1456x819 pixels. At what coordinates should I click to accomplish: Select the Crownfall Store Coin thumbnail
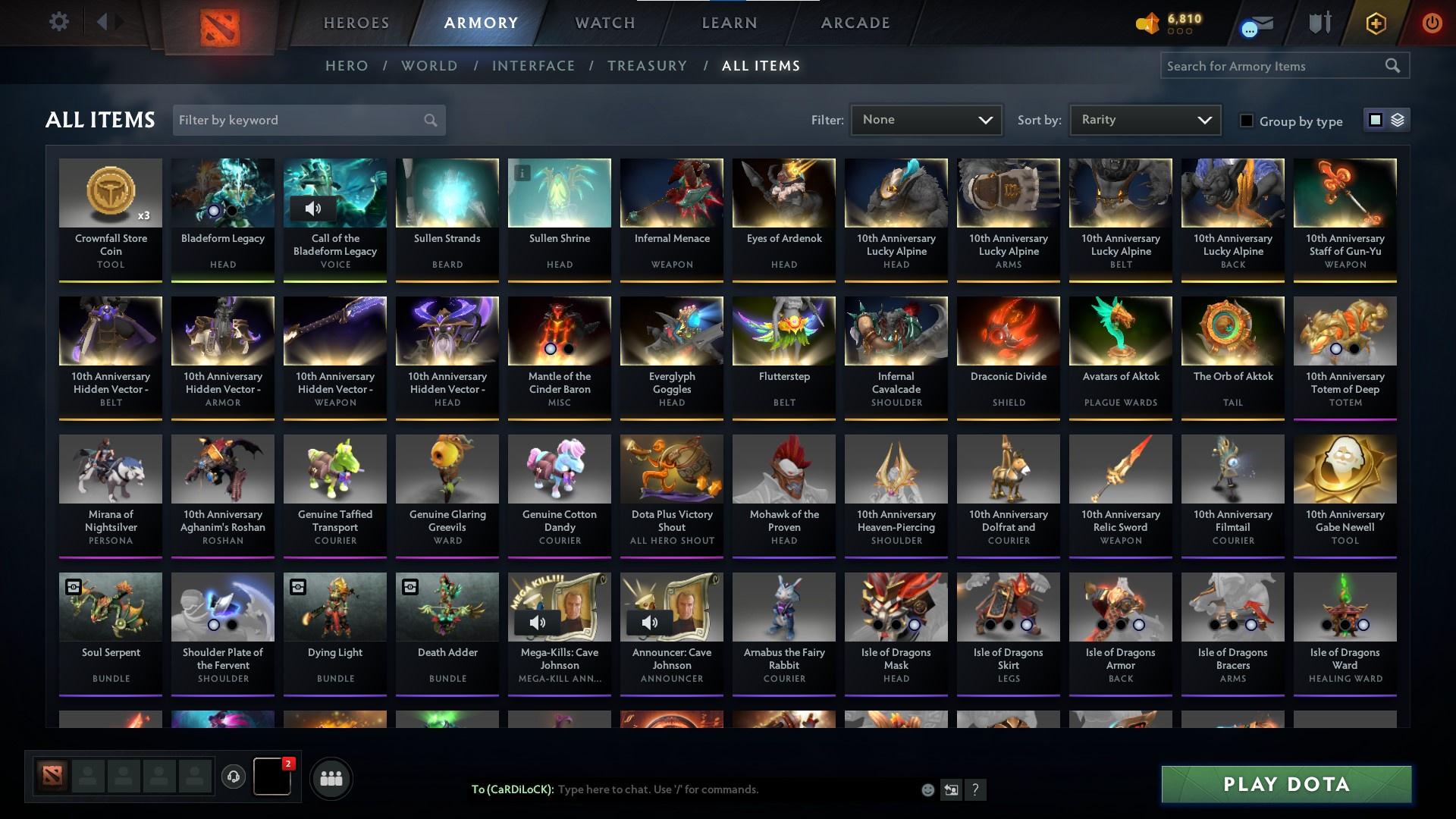(110, 193)
